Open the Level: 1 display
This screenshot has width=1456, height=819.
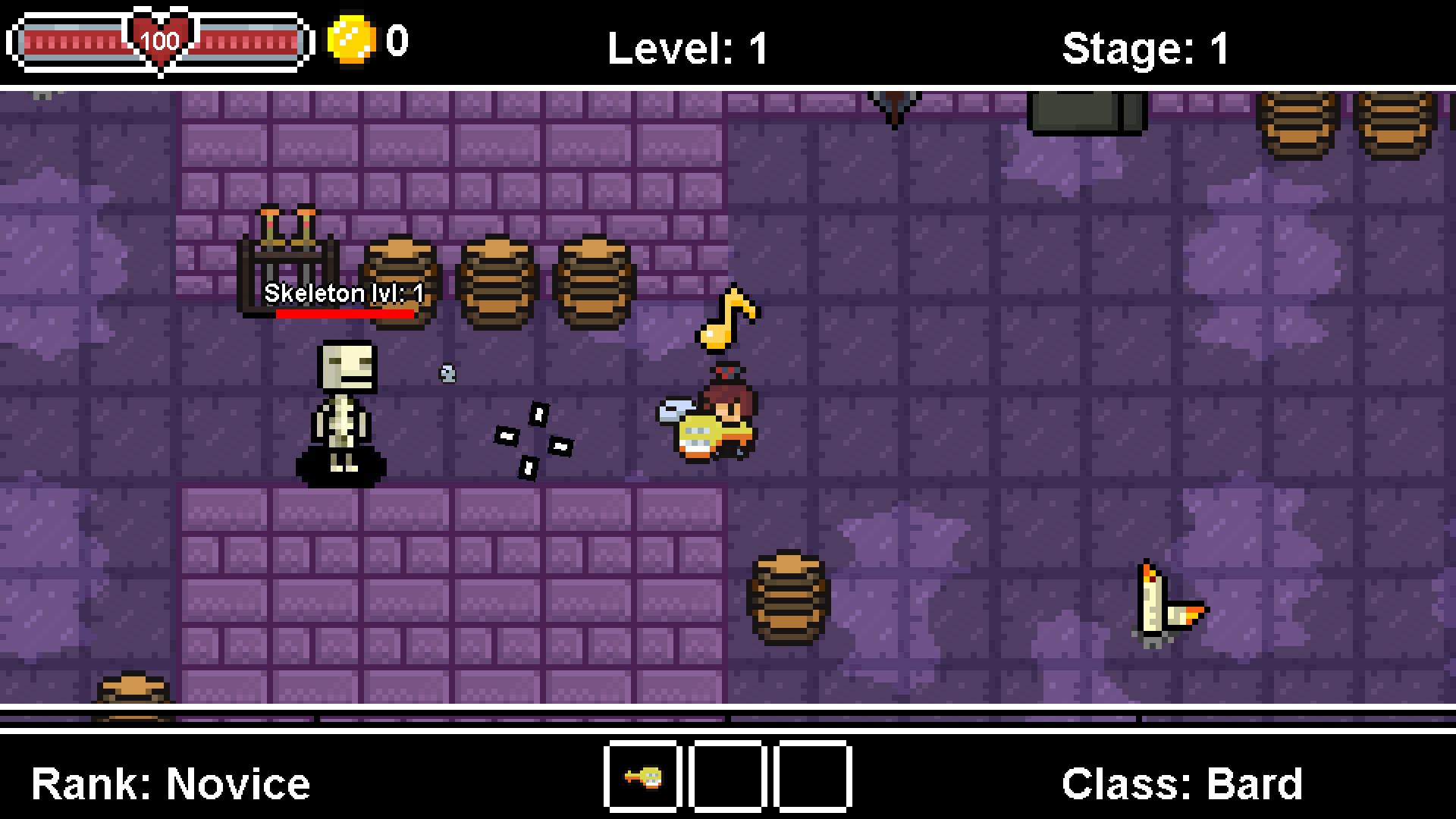686,47
